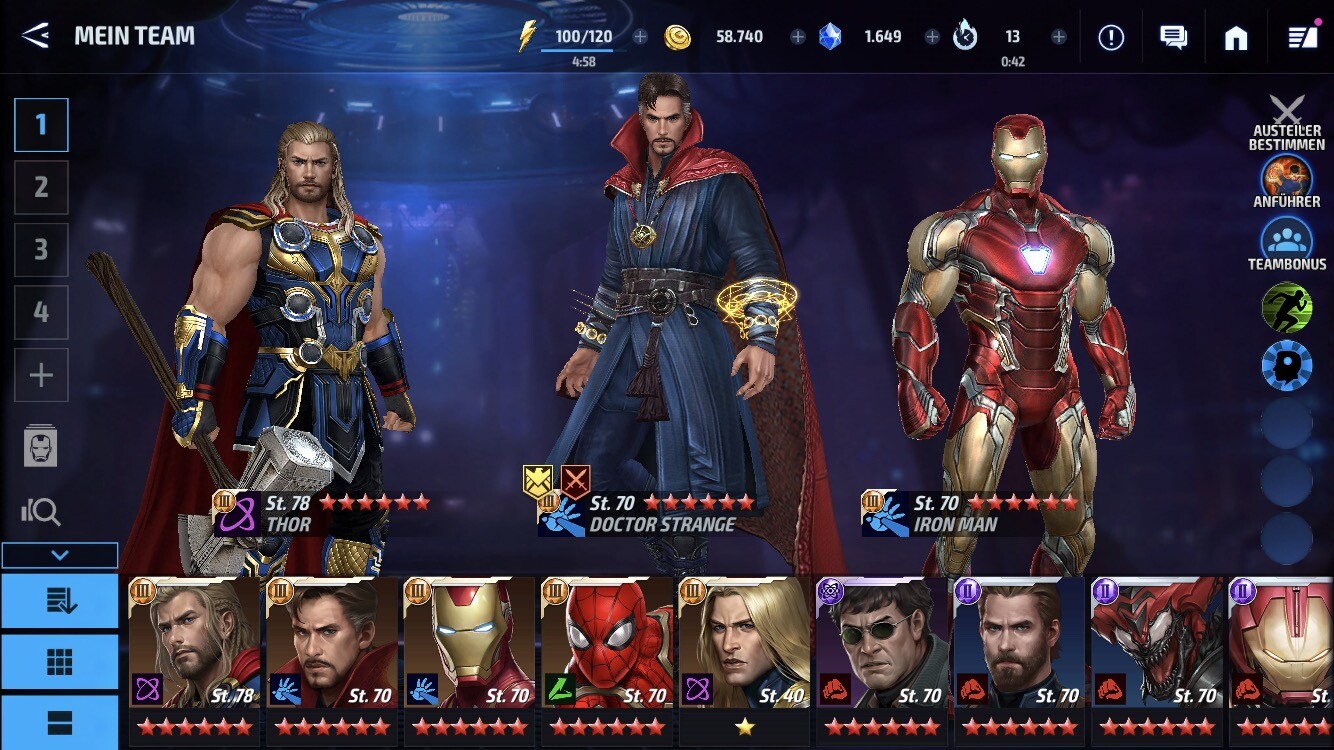Open the exclamation notice icon
Viewport: 1334px width, 750px height.
coord(1111,37)
